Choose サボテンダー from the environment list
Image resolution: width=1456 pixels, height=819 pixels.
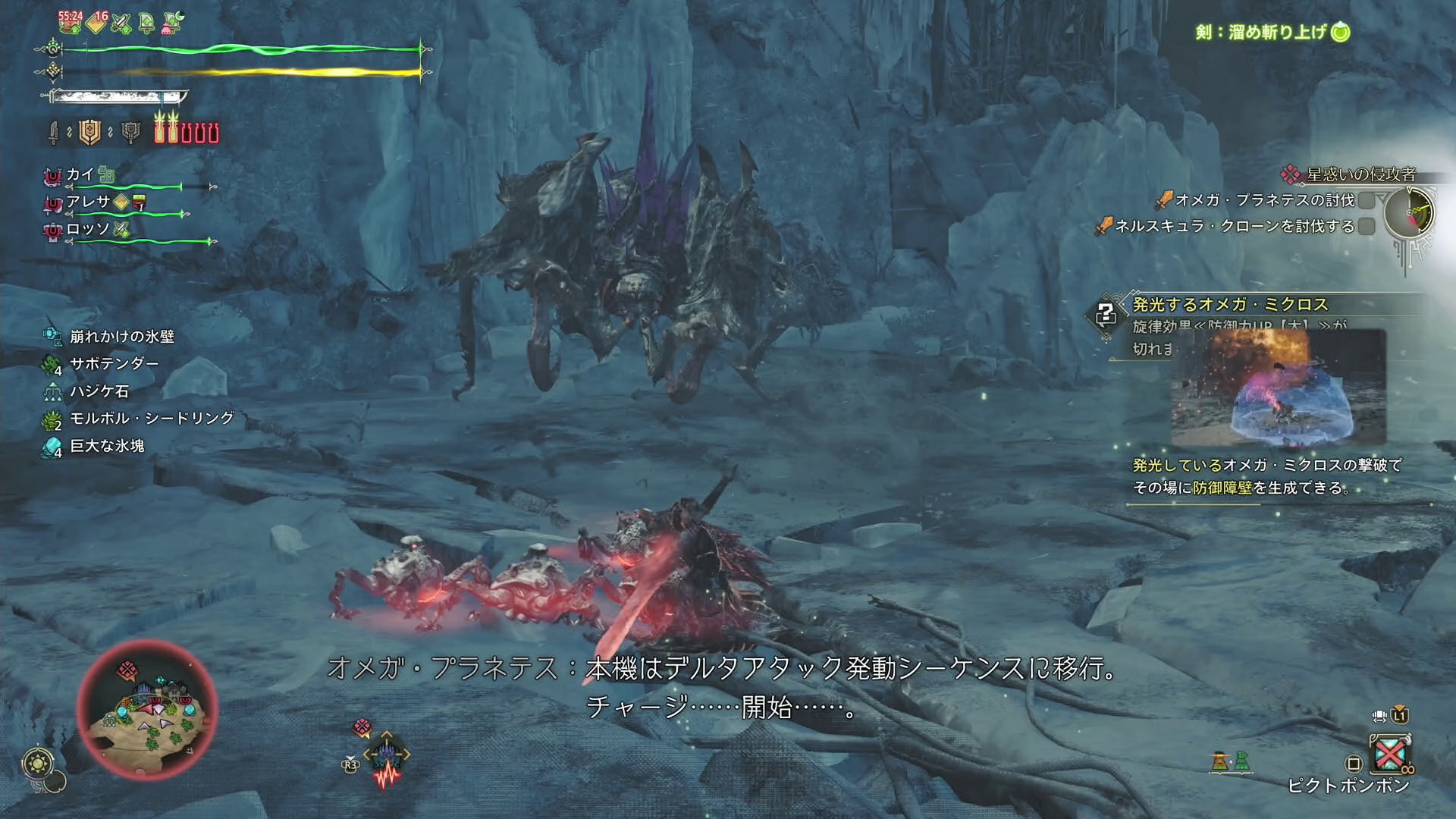(x=114, y=364)
